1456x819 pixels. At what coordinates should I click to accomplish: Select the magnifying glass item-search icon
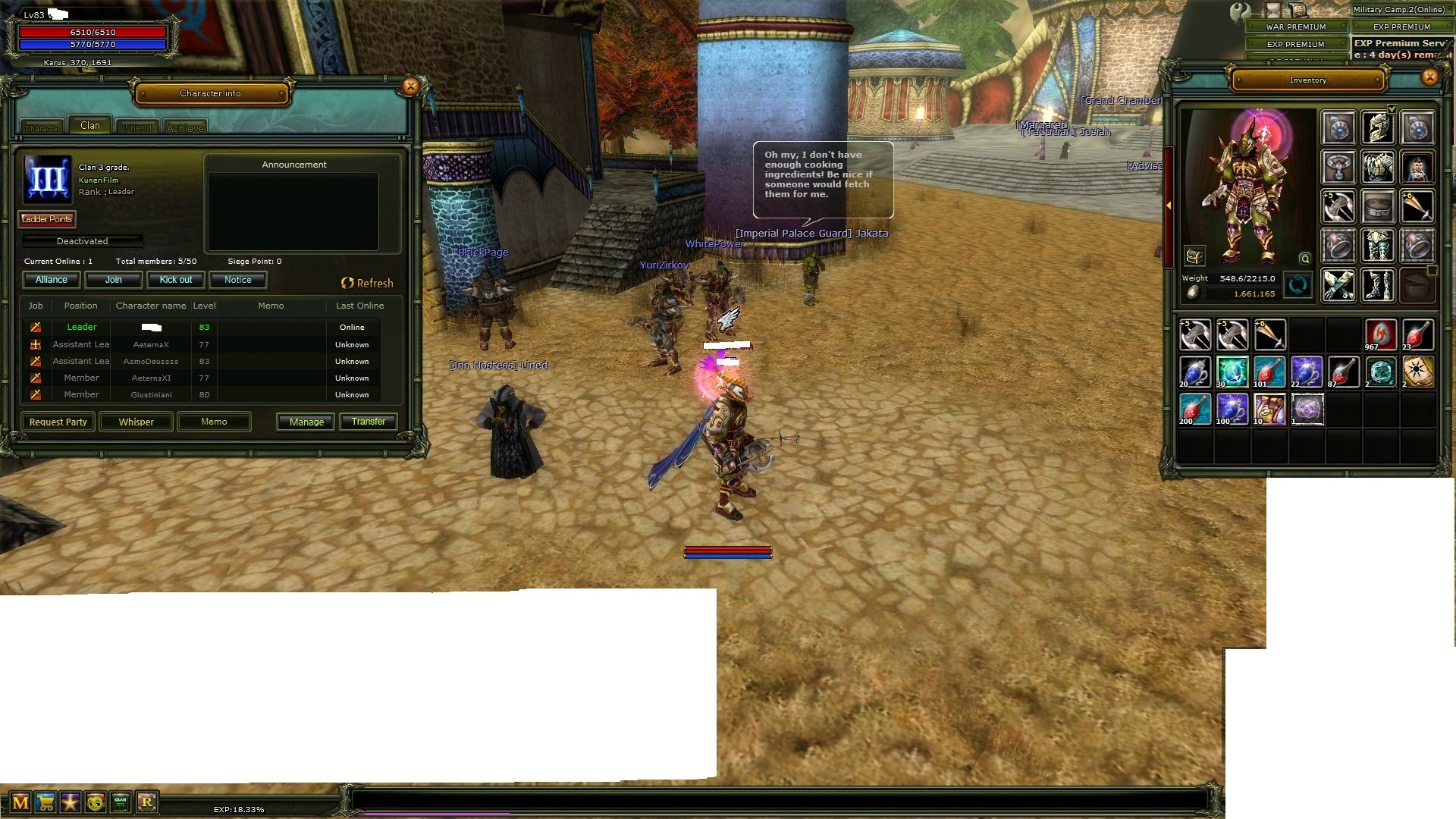click(1305, 259)
